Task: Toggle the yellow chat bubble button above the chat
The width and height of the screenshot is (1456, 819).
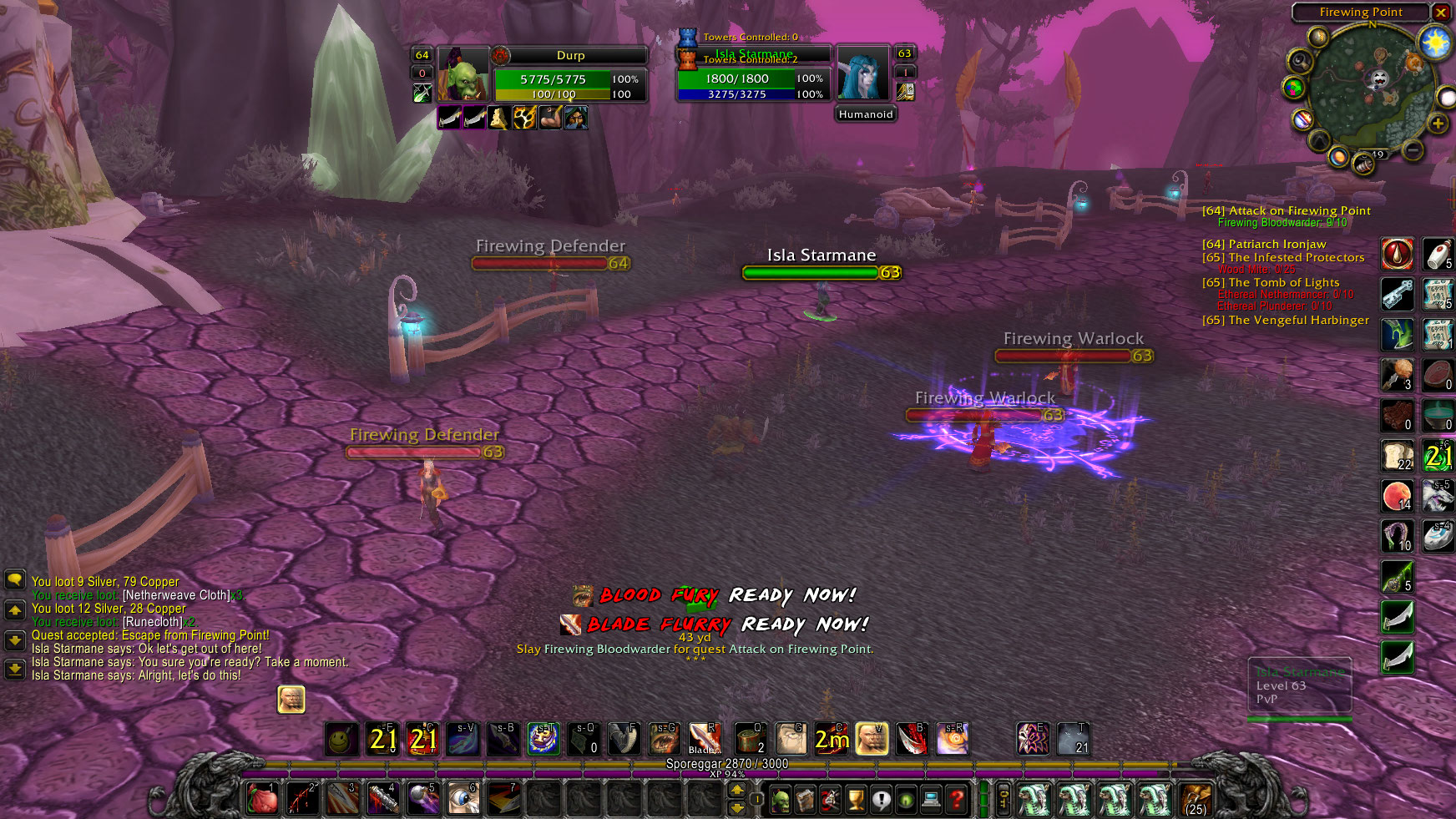Action: click(x=15, y=579)
